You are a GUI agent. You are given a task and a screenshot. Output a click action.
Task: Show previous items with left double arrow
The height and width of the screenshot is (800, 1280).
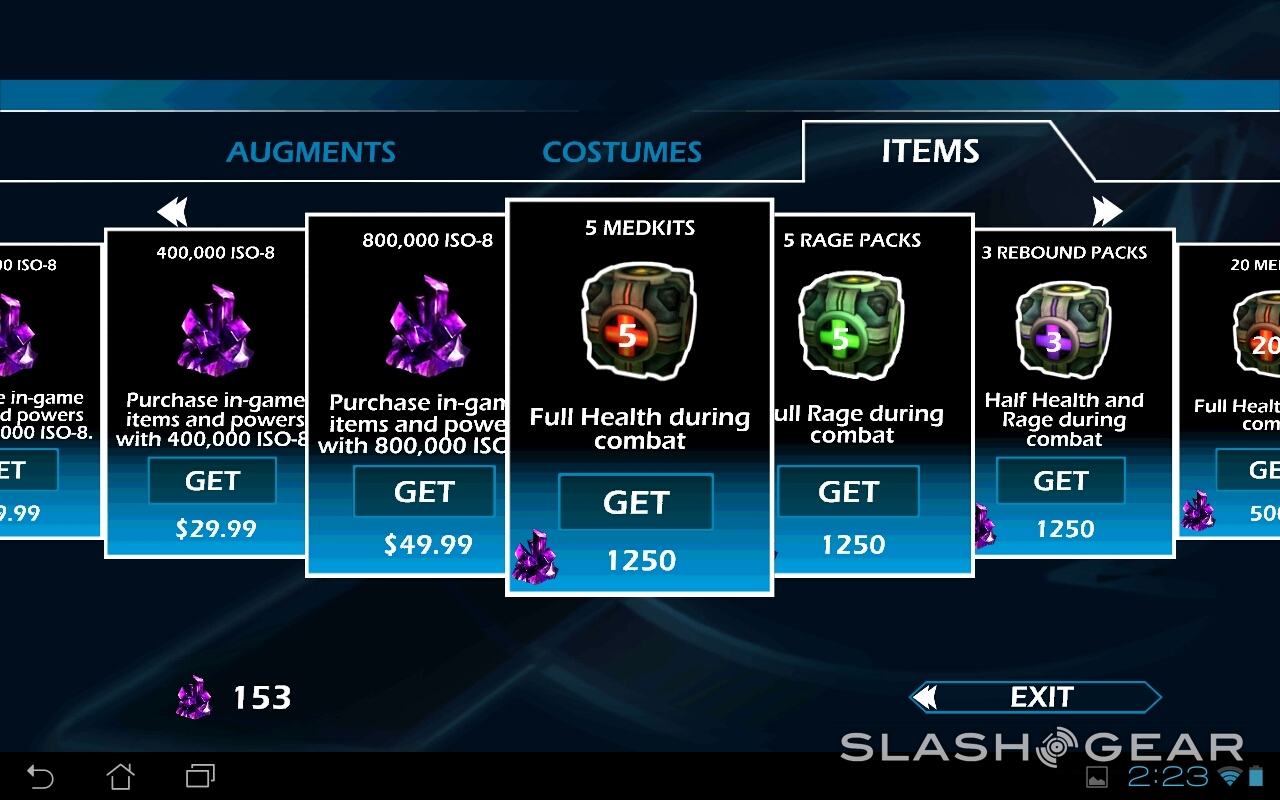click(x=173, y=211)
